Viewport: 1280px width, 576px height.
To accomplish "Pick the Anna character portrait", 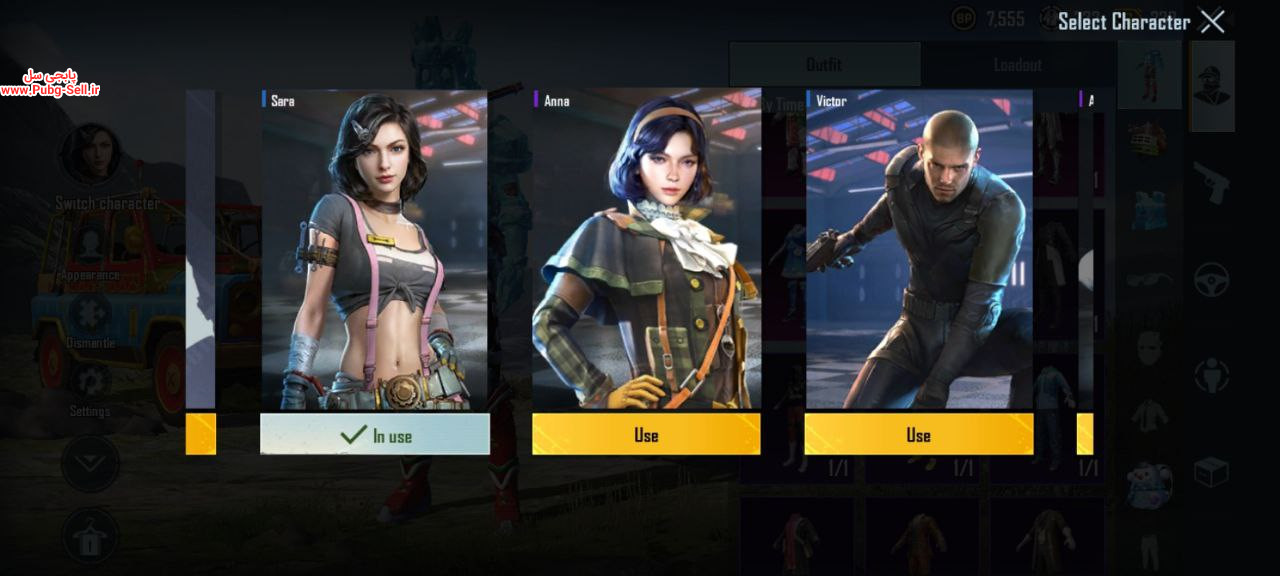I will 646,250.
